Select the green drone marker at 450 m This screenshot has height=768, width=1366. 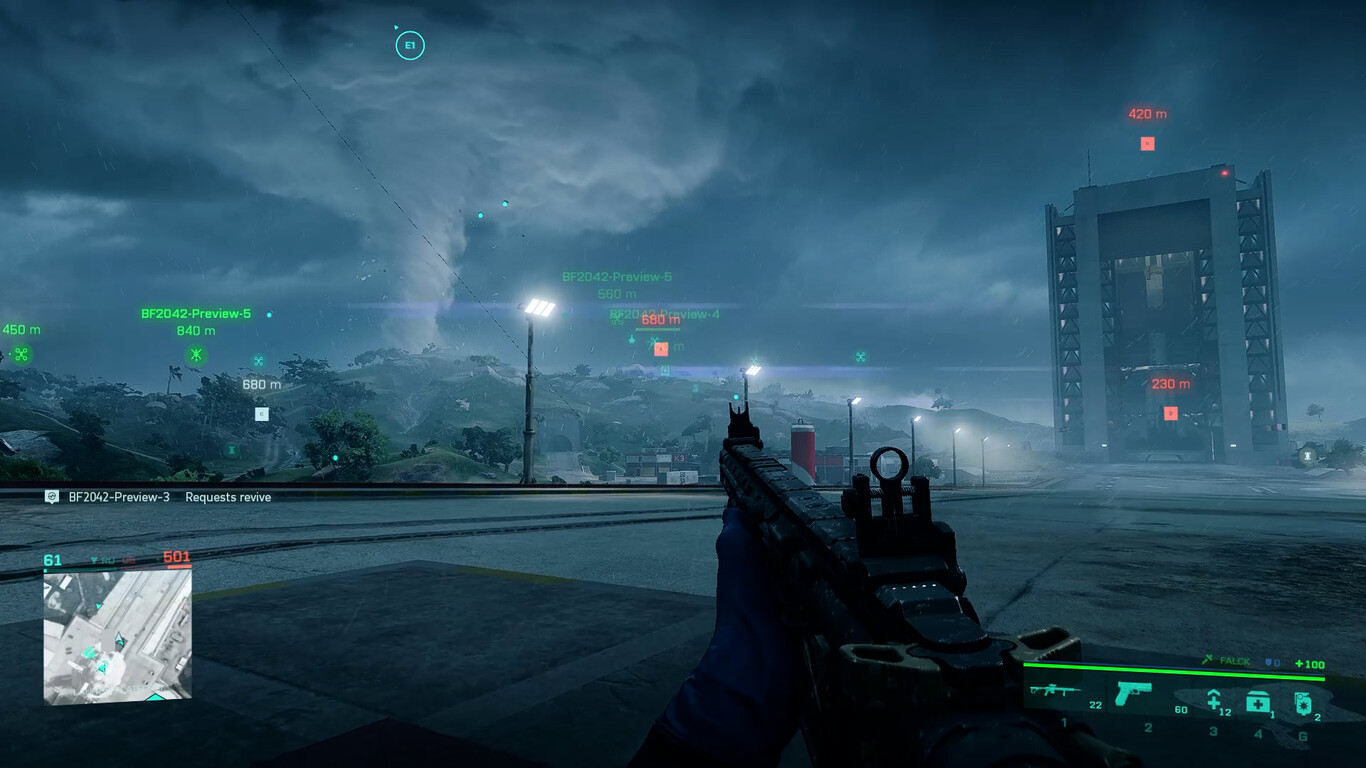[x=21, y=354]
